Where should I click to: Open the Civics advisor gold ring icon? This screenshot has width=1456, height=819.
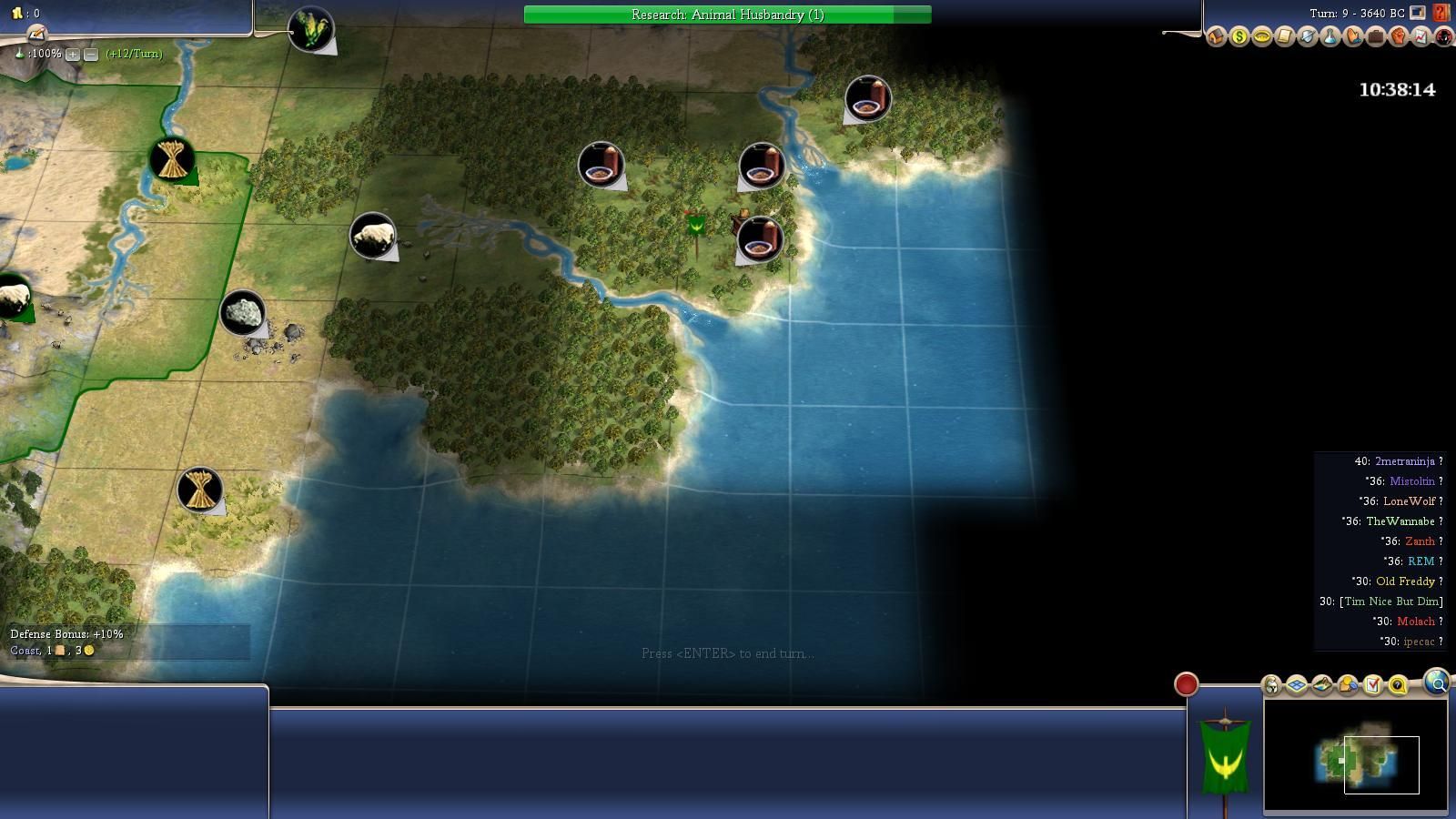coord(1262,37)
